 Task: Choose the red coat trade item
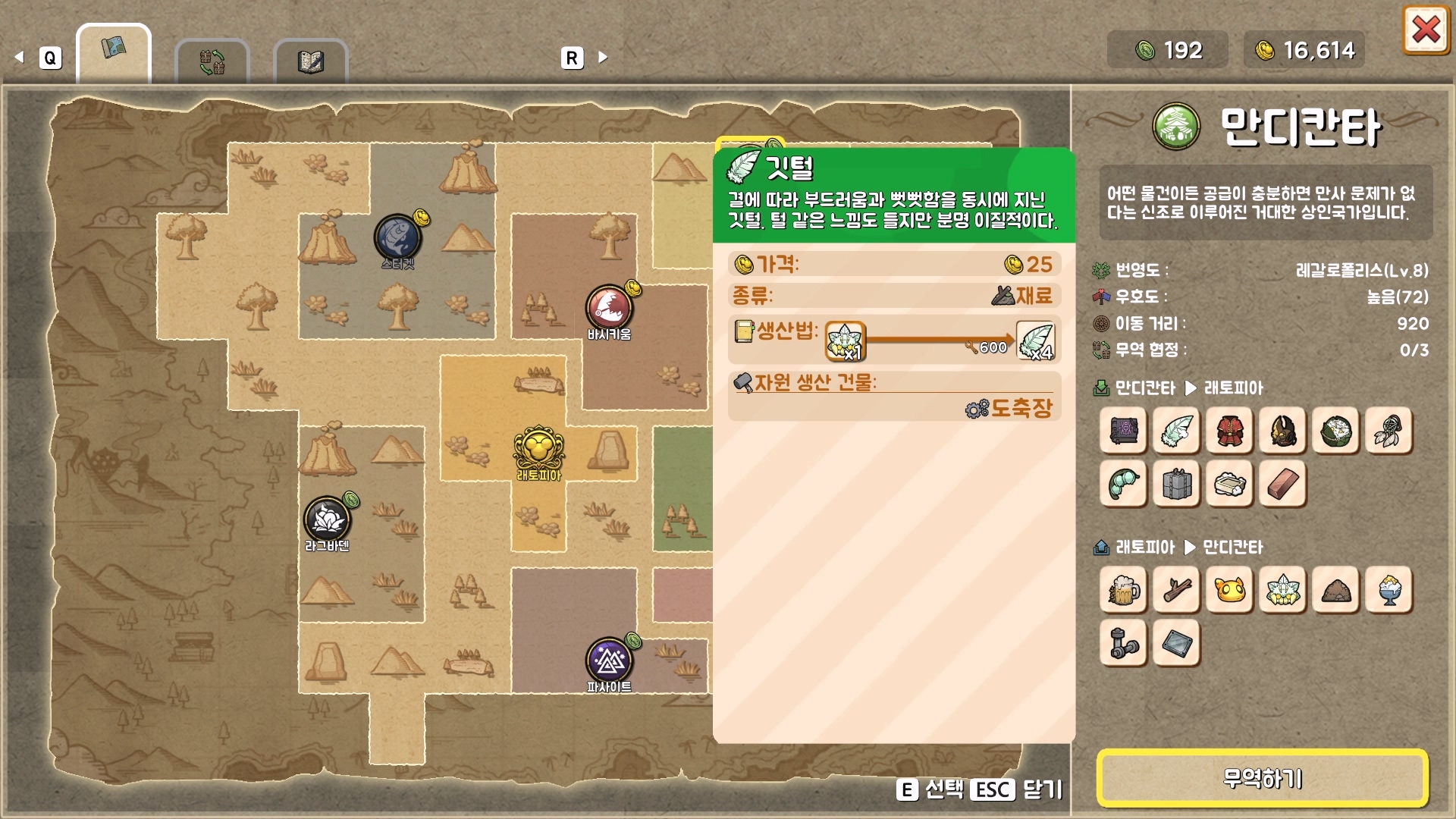1229,431
